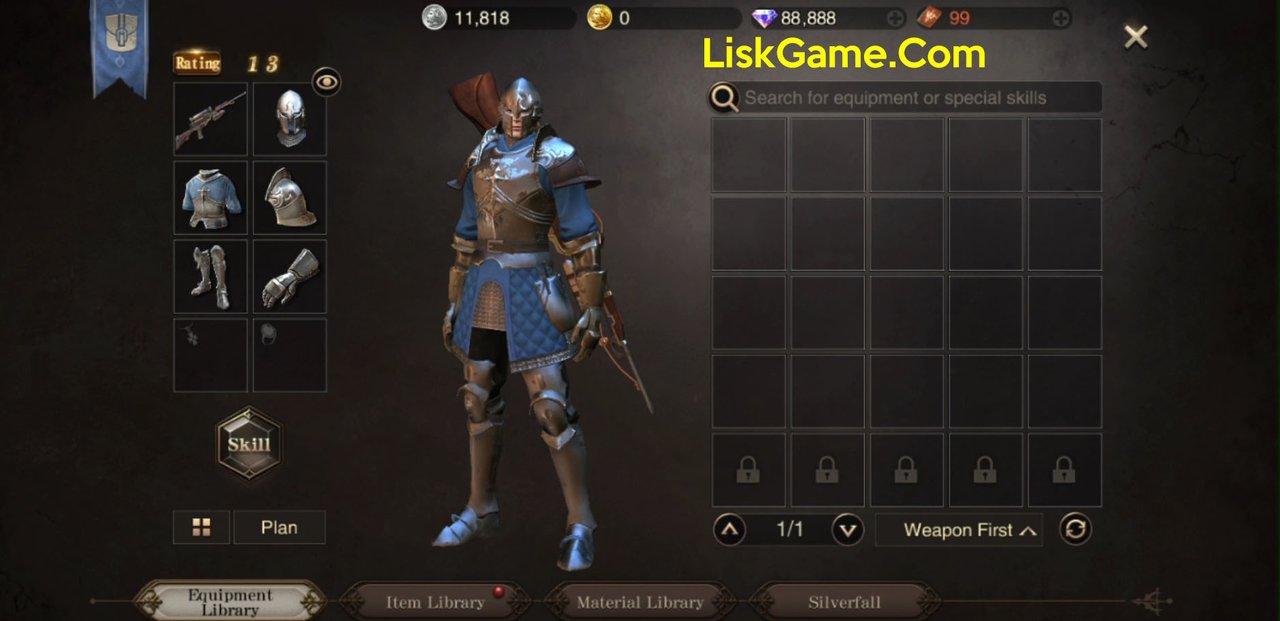Close the equipment screen
Screen dimensions: 1280x621
[x=1135, y=37]
